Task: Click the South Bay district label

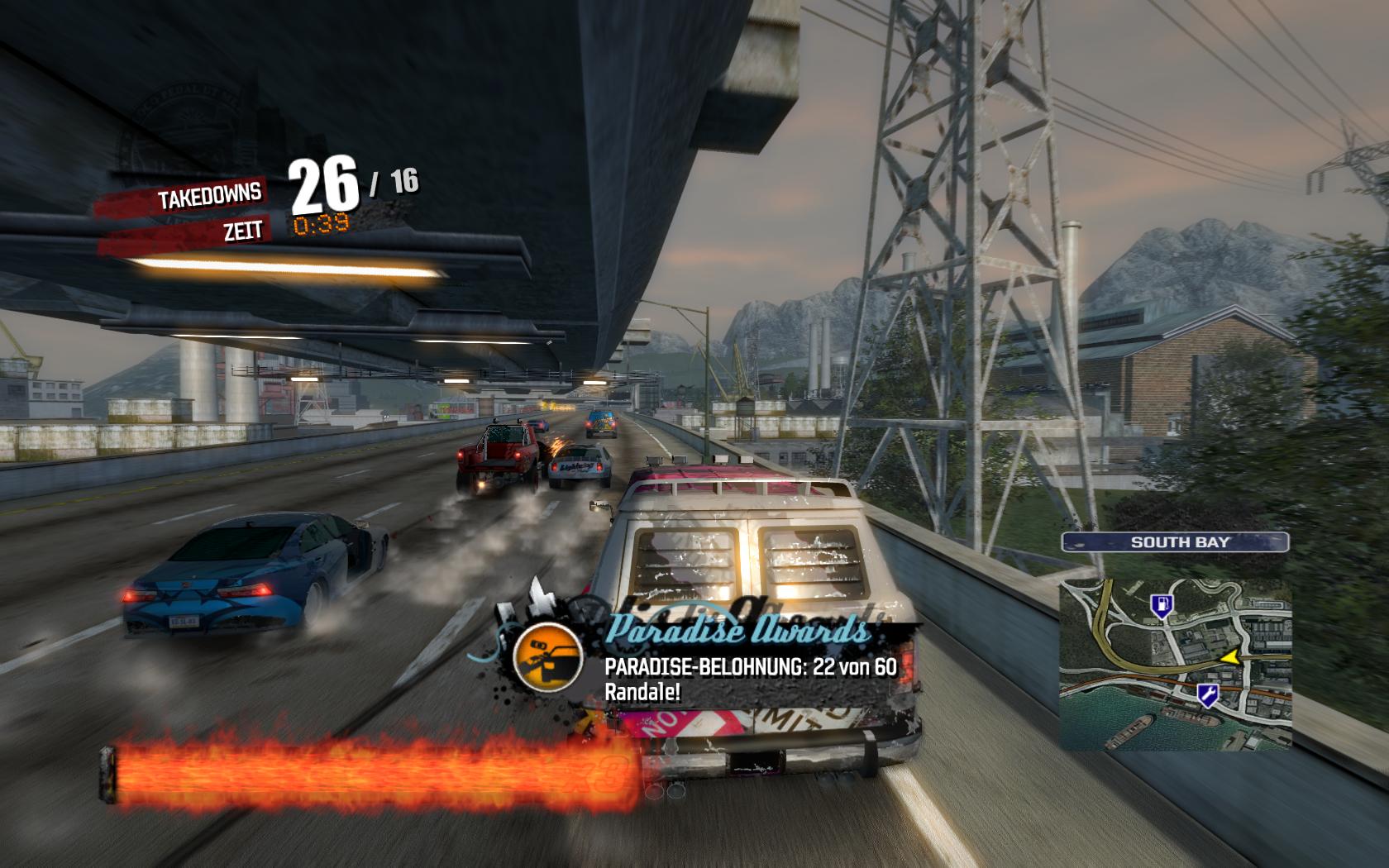Action: point(1175,542)
